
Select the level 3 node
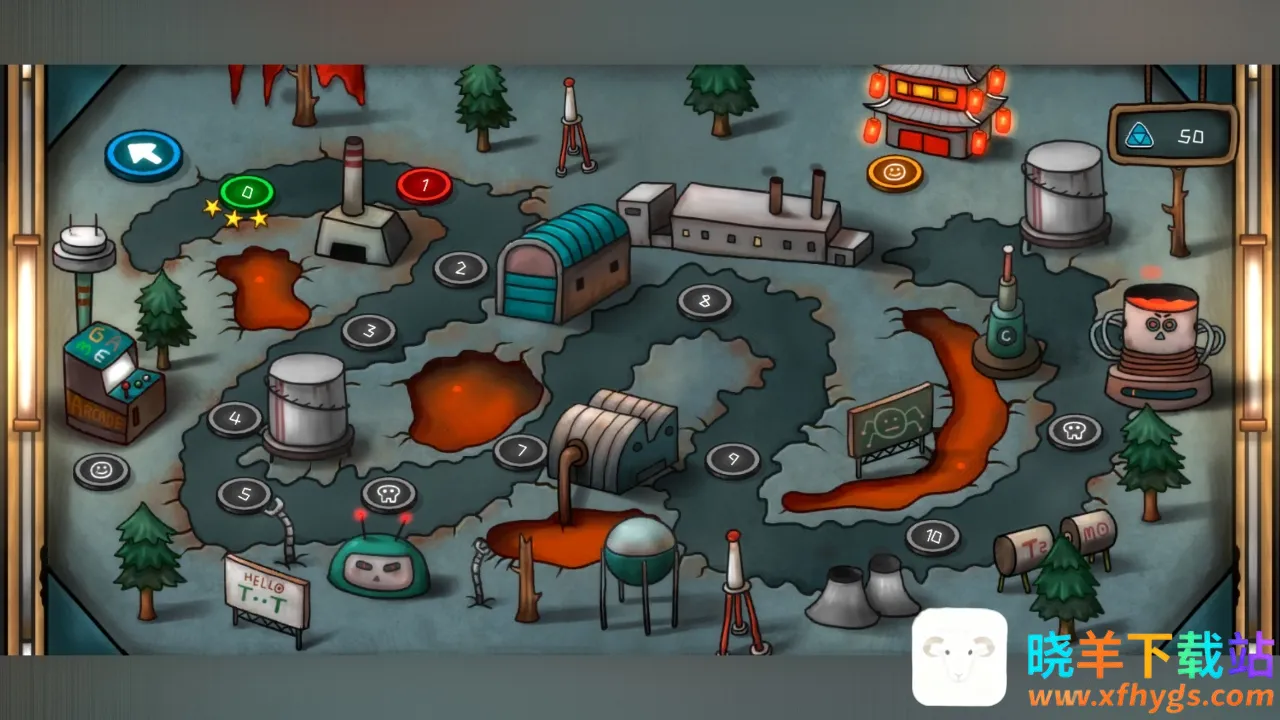tap(369, 331)
